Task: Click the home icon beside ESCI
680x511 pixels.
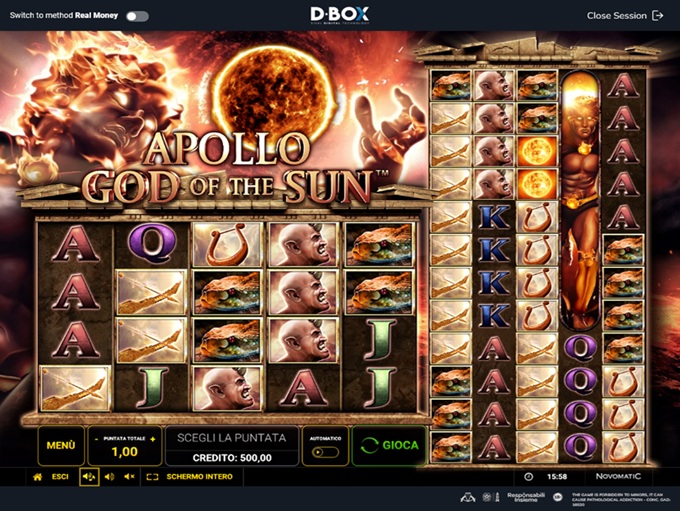Action: [x=37, y=477]
